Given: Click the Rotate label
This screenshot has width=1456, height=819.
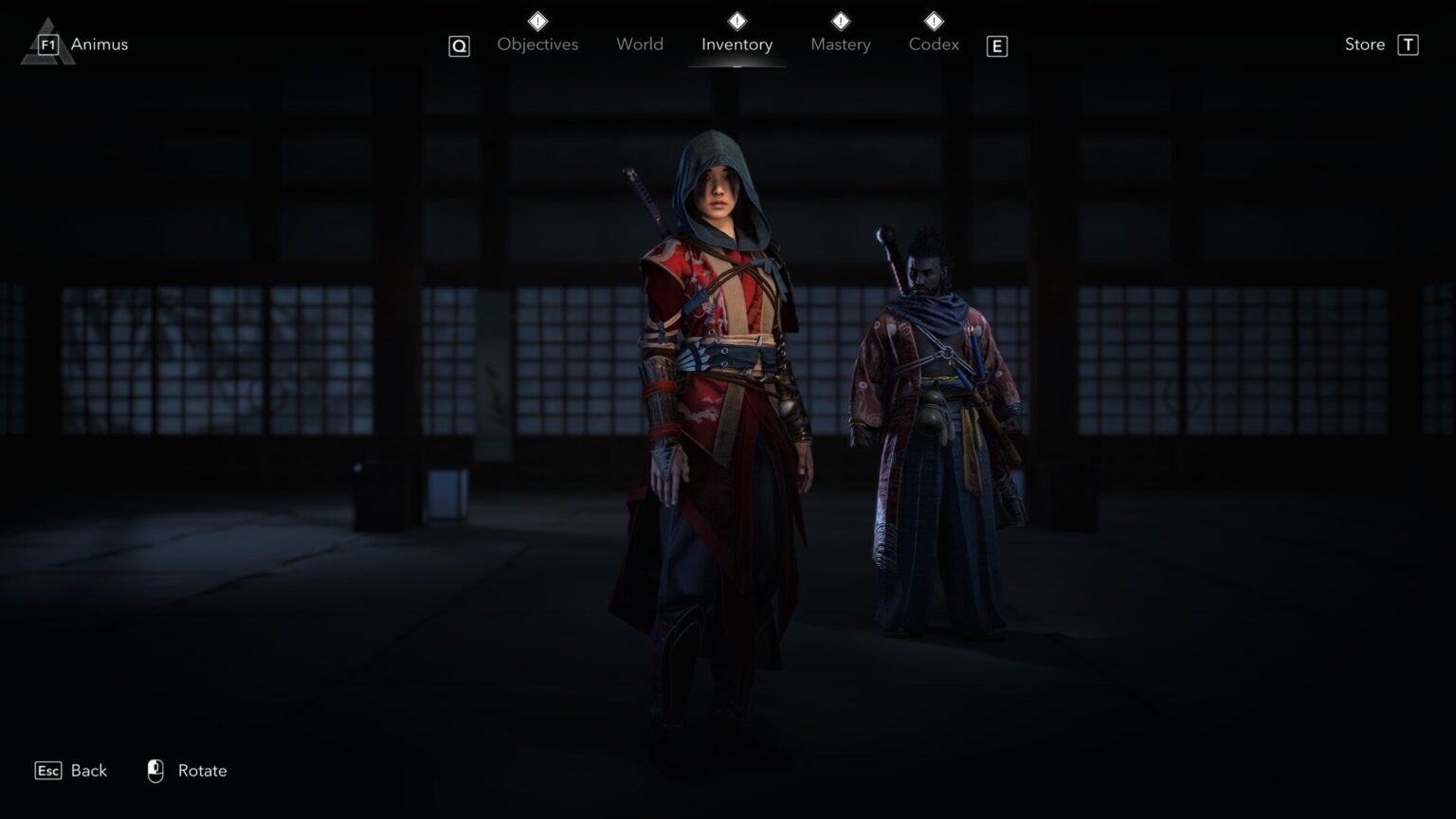Looking at the screenshot, I should pos(203,771).
